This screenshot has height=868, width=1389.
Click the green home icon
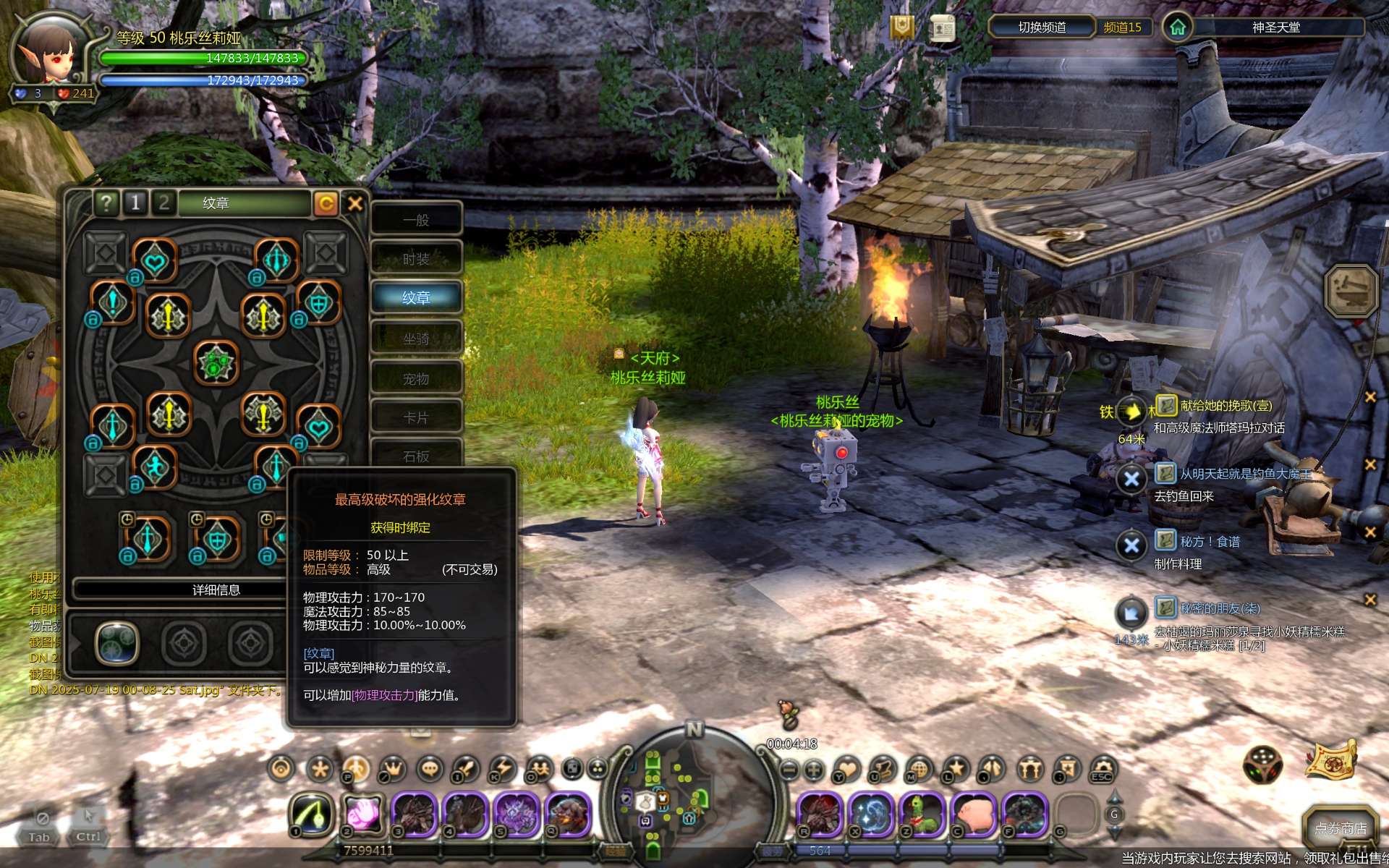[1178, 27]
